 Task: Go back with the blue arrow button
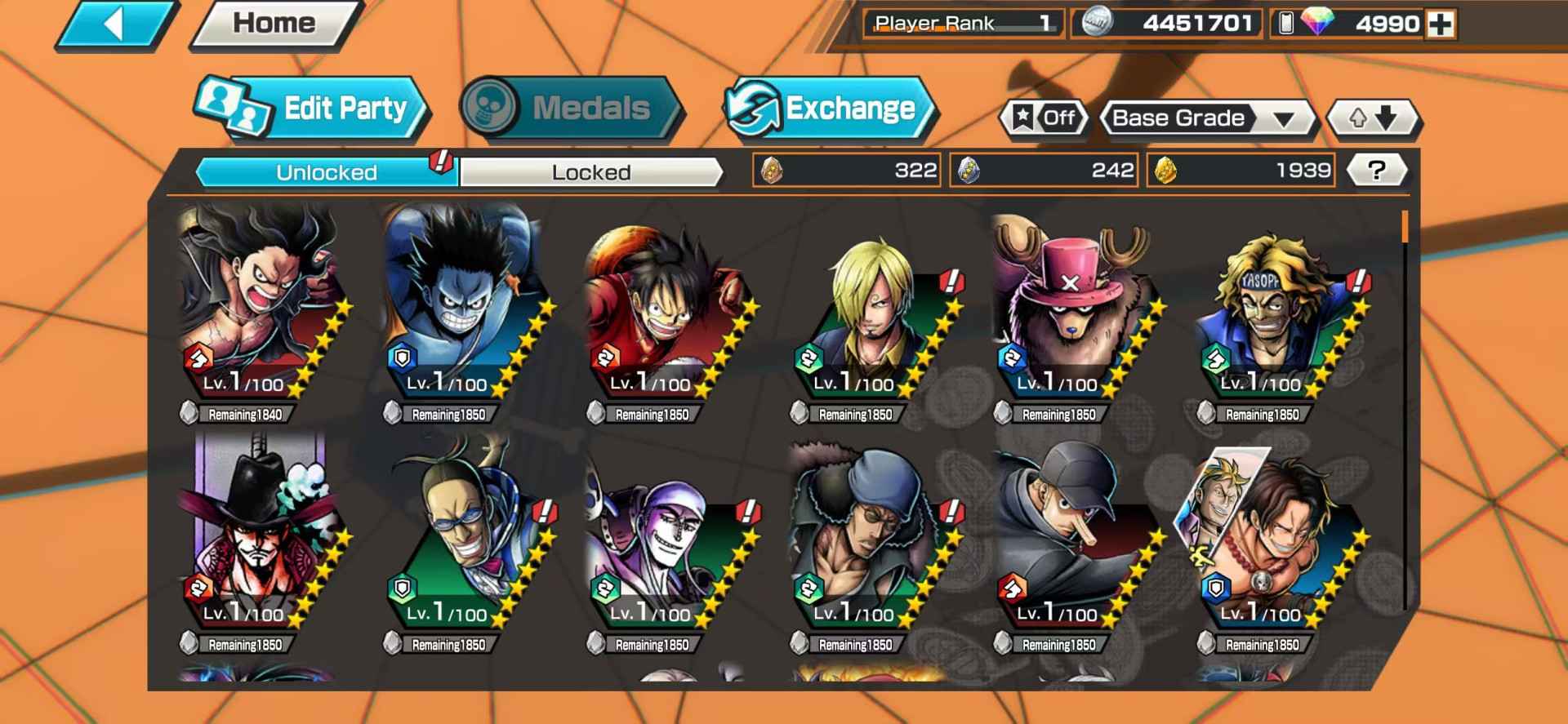(116, 24)
